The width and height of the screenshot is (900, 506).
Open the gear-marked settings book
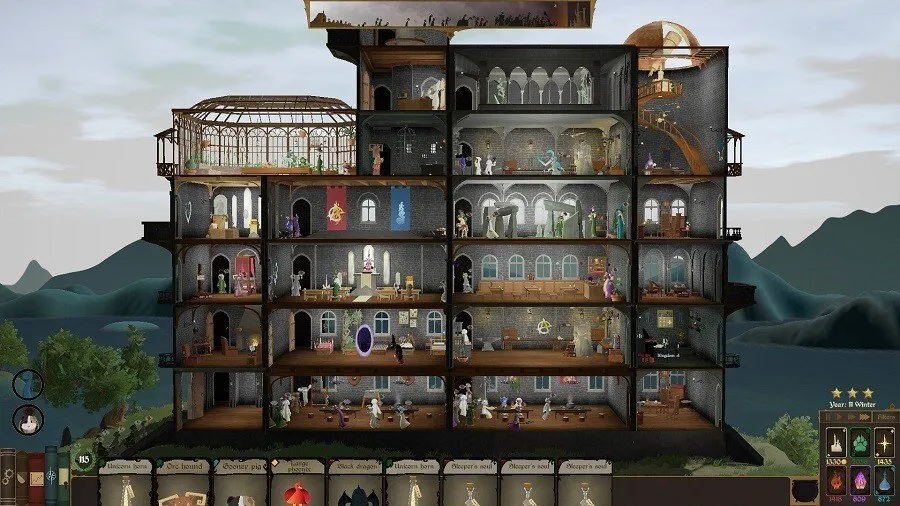[x=9, y=478]
